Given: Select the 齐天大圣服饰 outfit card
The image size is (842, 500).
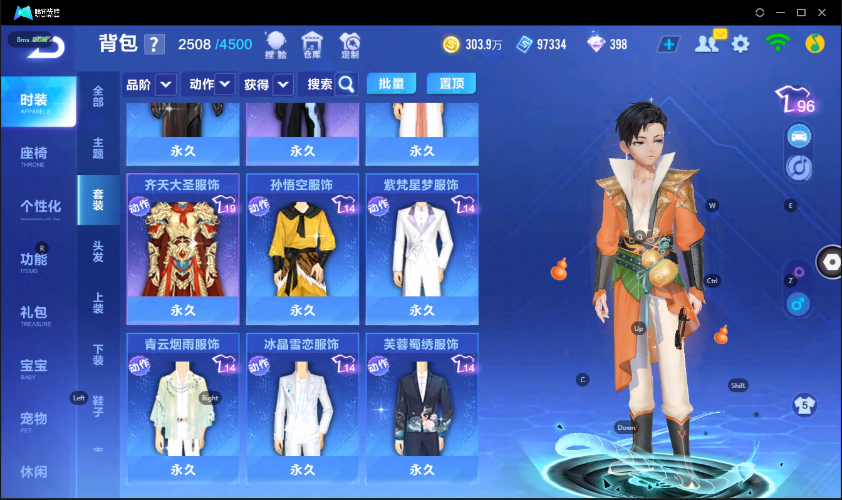Looking at the screenshot, I should [x=182, y=248].
